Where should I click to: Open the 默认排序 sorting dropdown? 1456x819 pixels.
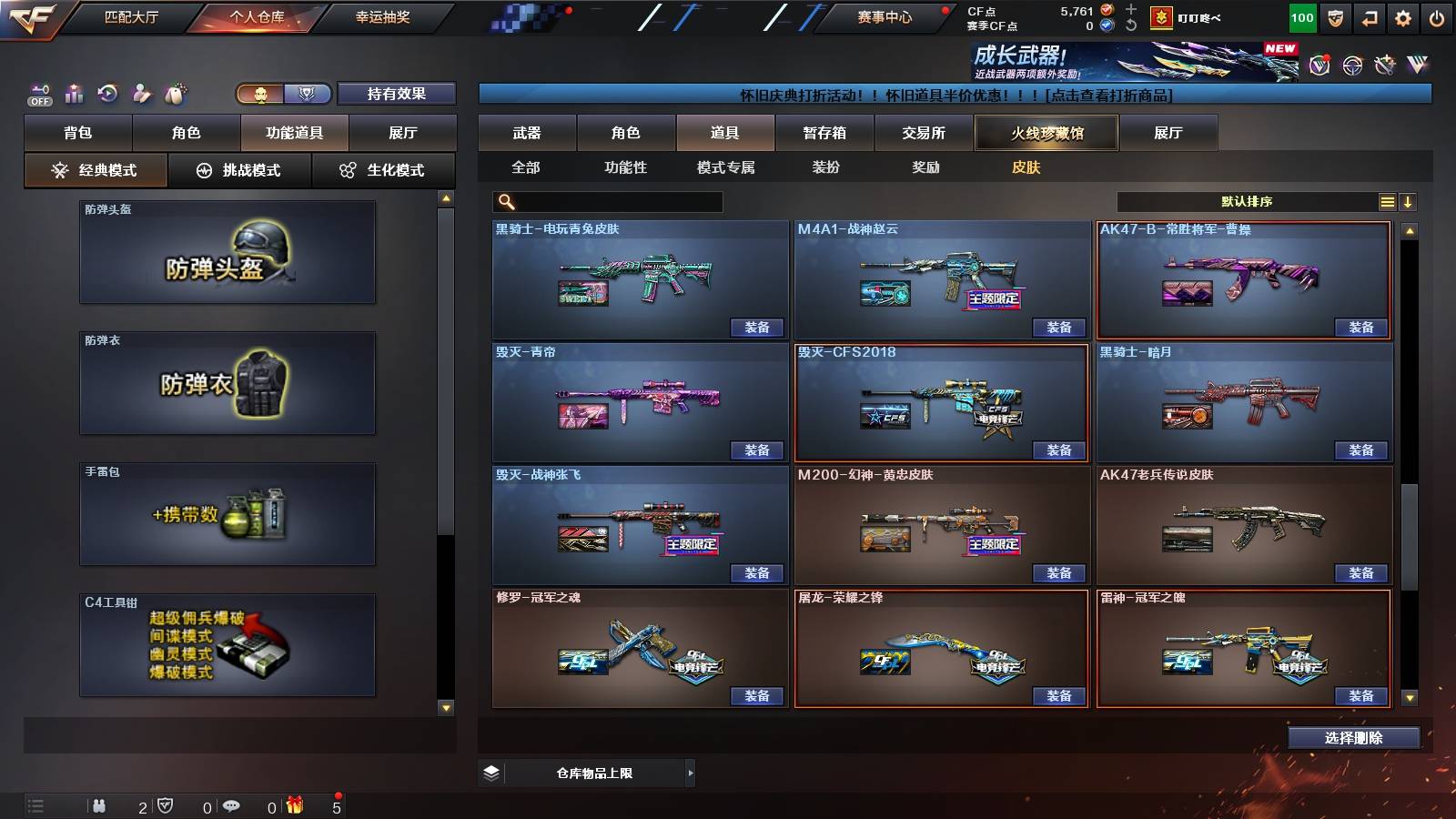point(1247,201)
